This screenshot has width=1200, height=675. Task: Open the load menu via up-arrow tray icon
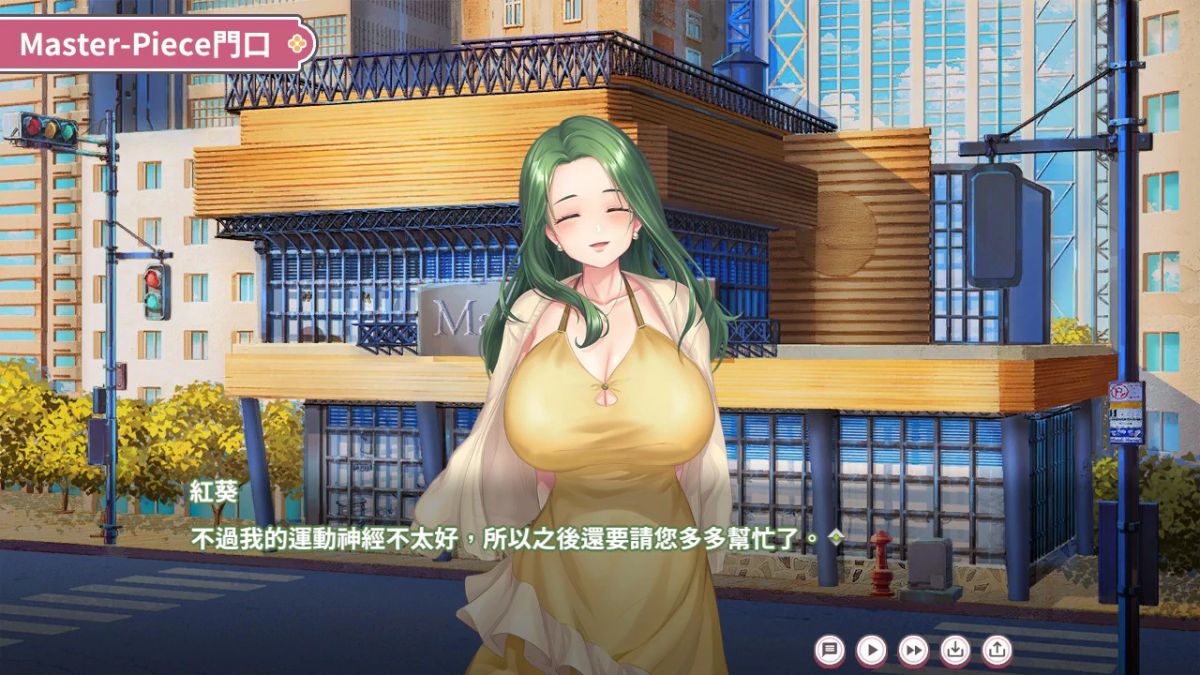(x=997, y=651)
